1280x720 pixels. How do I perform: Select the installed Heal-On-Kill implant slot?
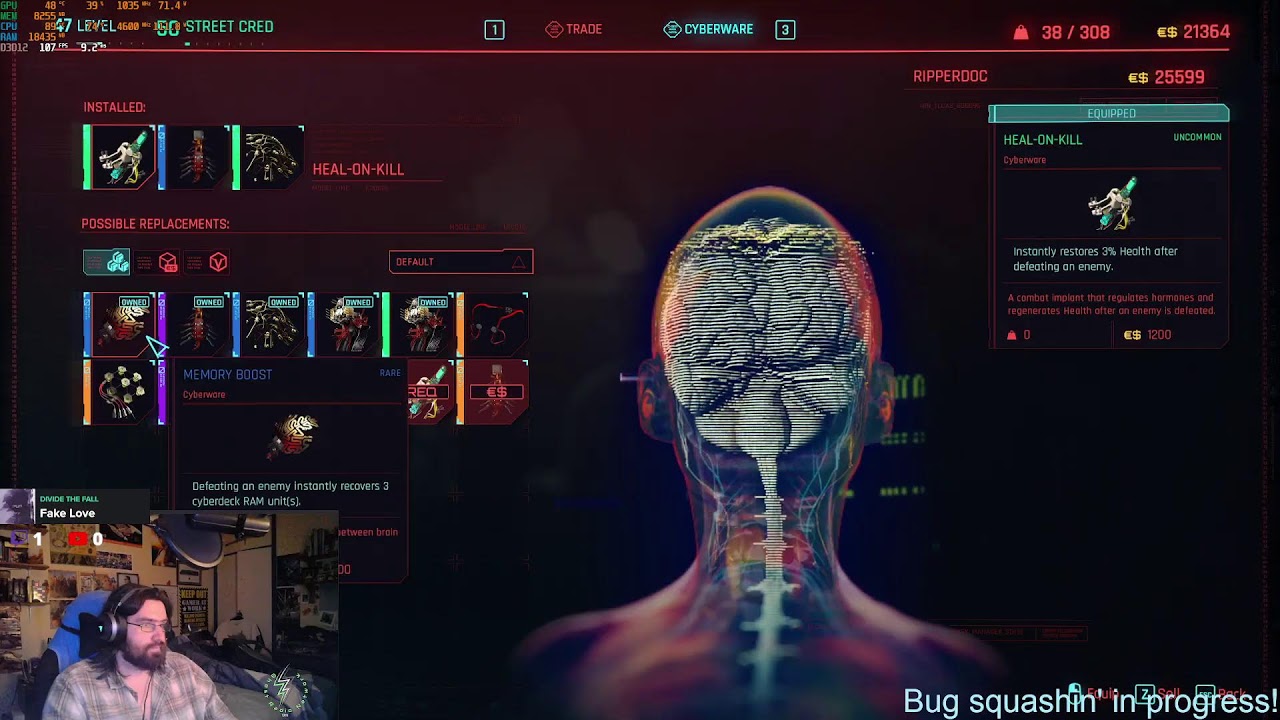[120, 157]
